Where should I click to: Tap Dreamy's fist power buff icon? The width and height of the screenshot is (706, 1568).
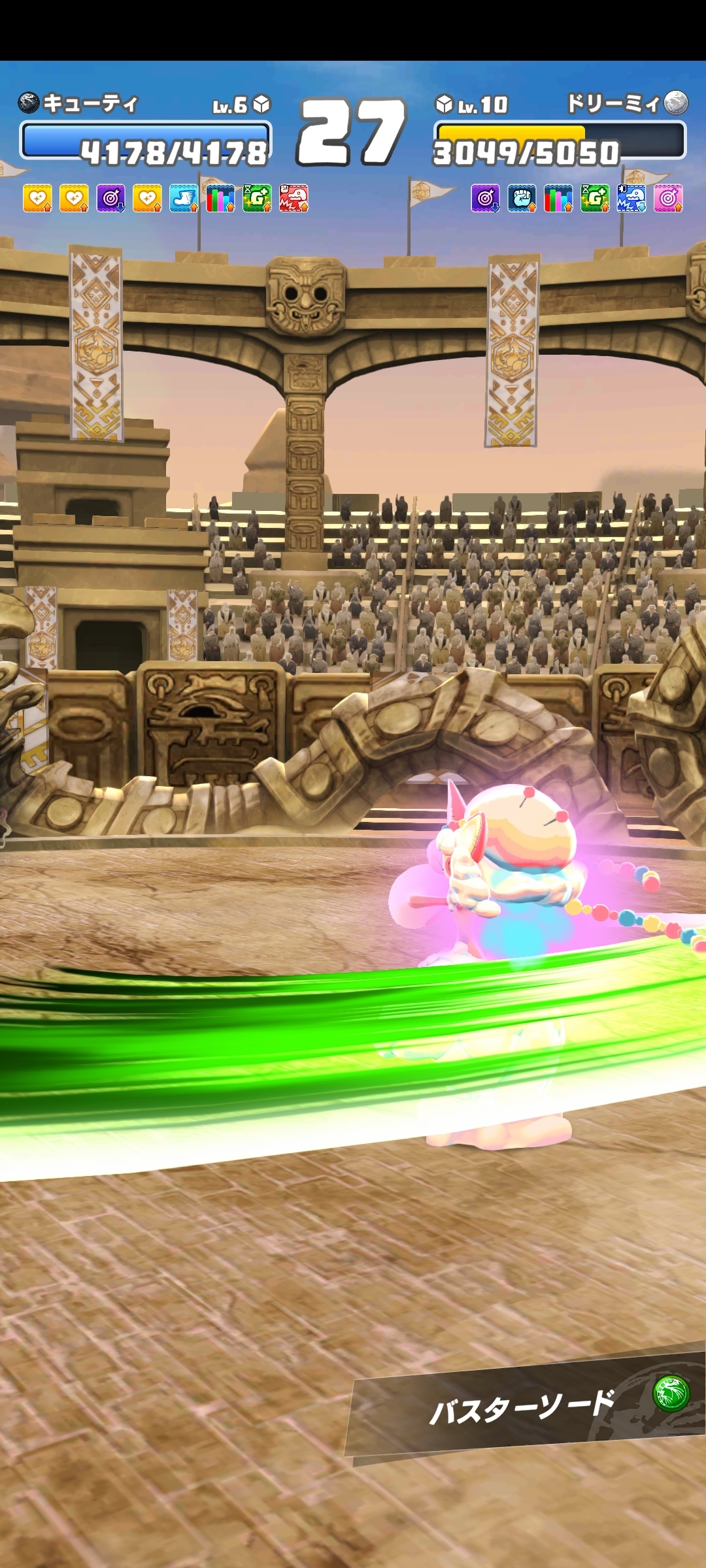tap(522, 198)
